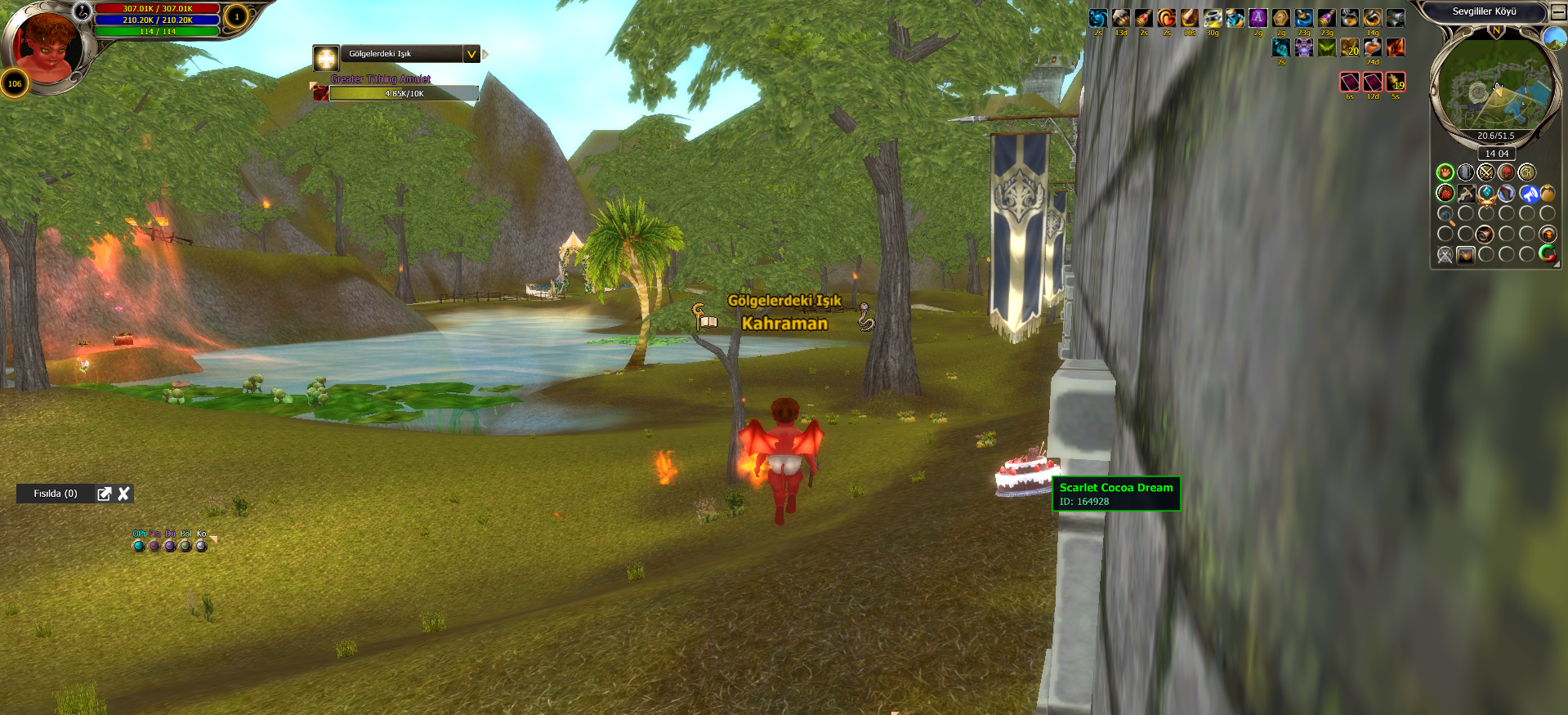Select the purple letter A buff icon

(1258, 18)
